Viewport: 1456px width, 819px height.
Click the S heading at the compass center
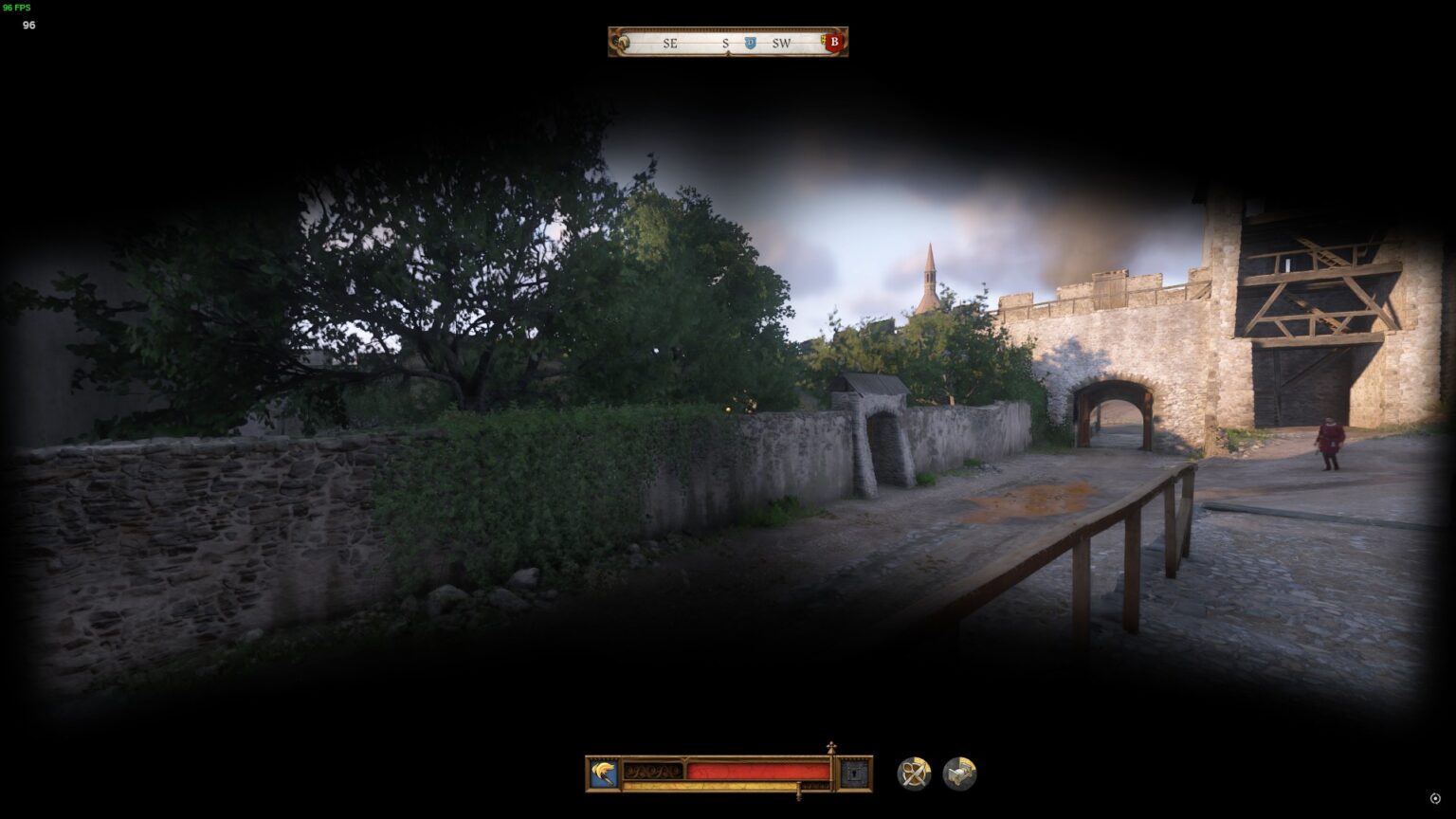pyautogui.click(x=724, y=43)
